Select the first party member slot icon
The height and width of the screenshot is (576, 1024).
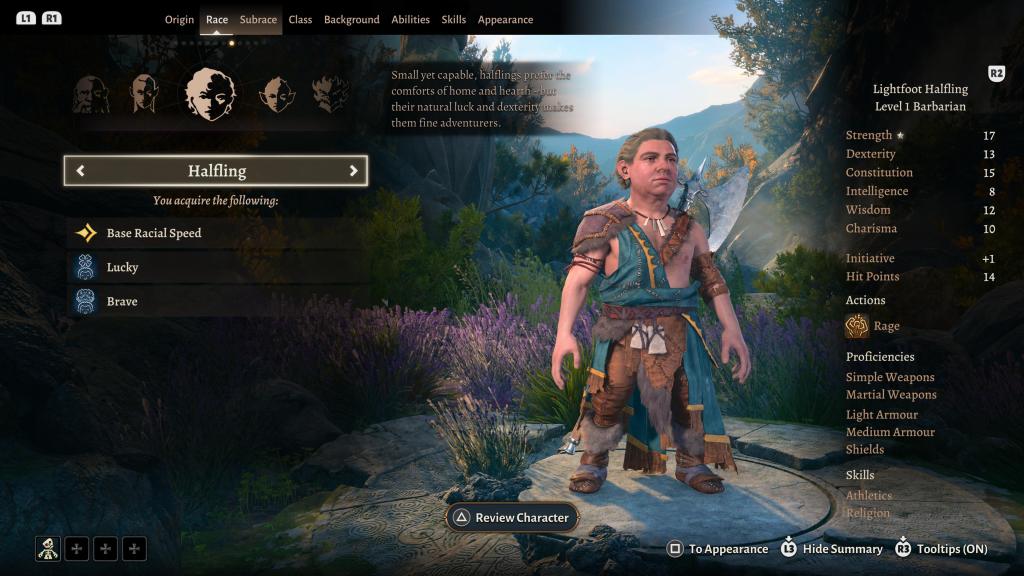[47, 548]
